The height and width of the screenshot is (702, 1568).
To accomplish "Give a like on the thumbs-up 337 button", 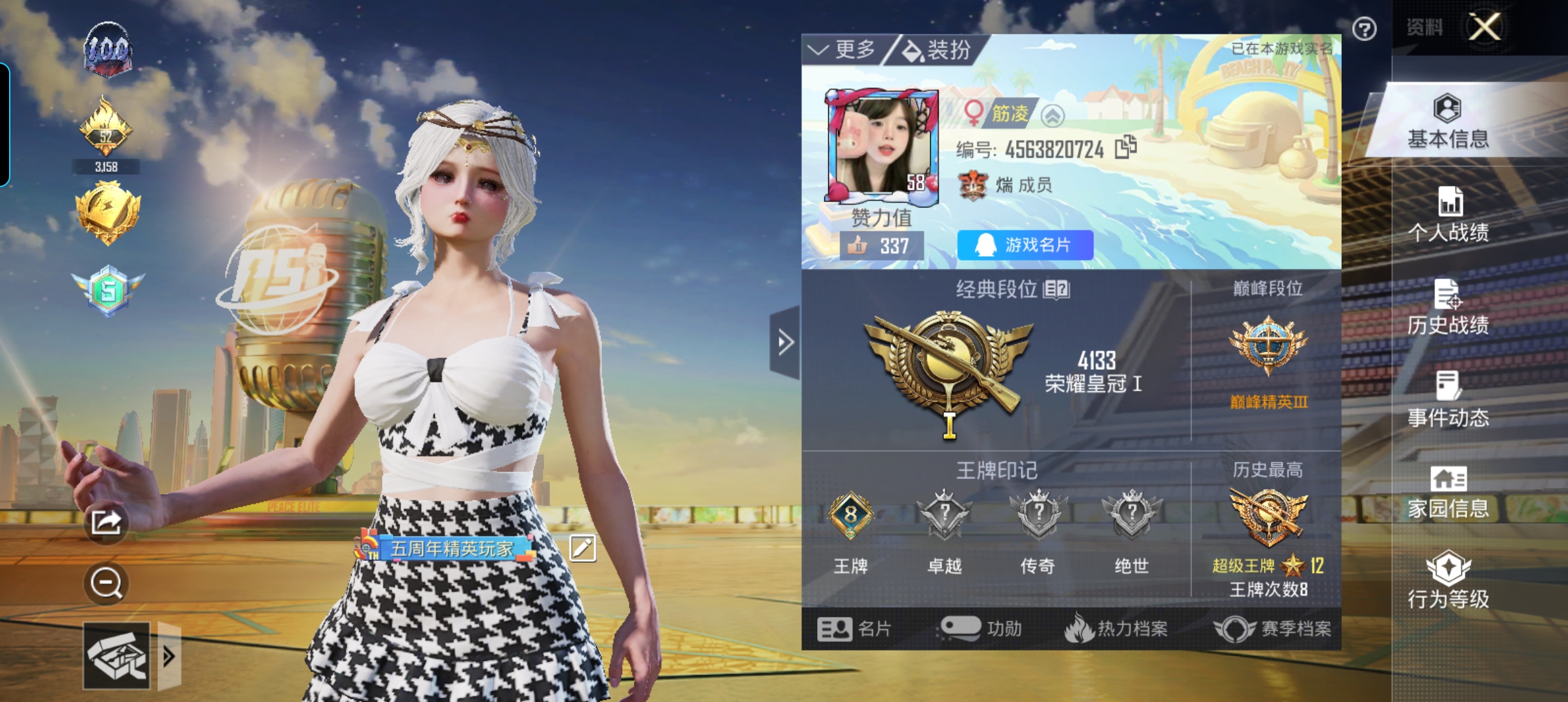I will point(881,246).
